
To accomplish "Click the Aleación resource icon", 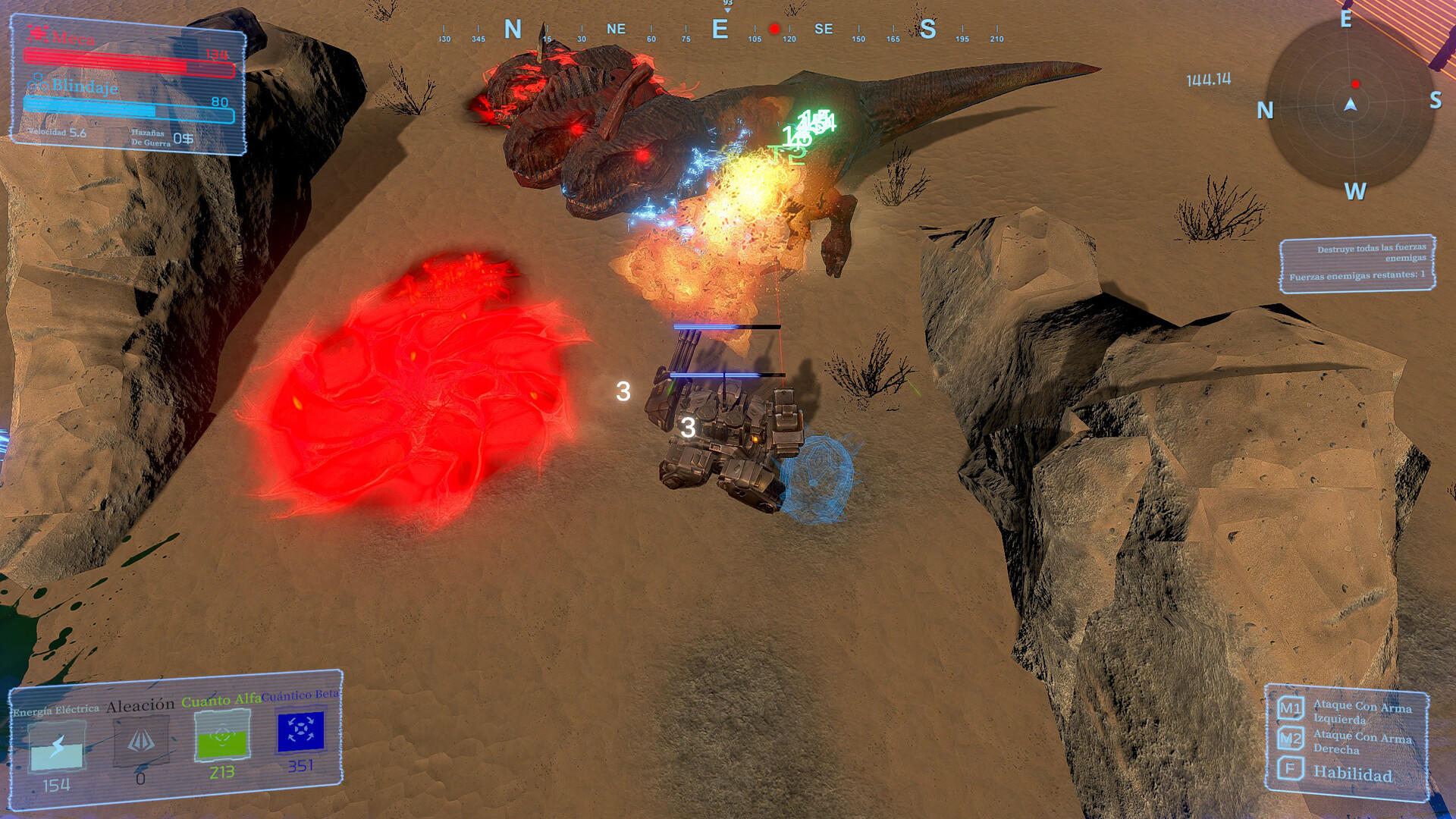I will coord(141,742).
